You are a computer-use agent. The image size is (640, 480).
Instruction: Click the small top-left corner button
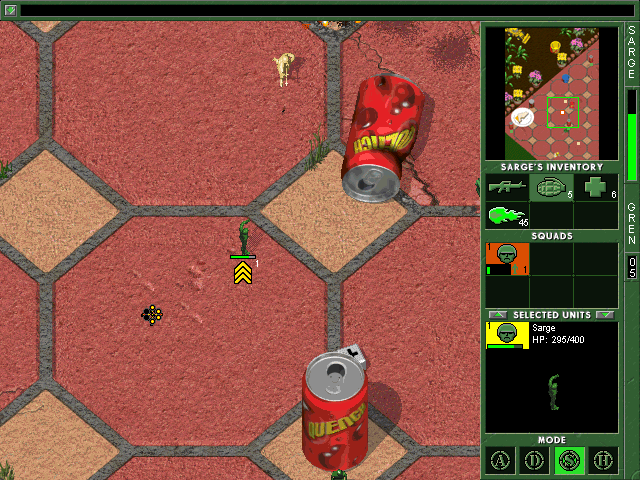[10, 10]
